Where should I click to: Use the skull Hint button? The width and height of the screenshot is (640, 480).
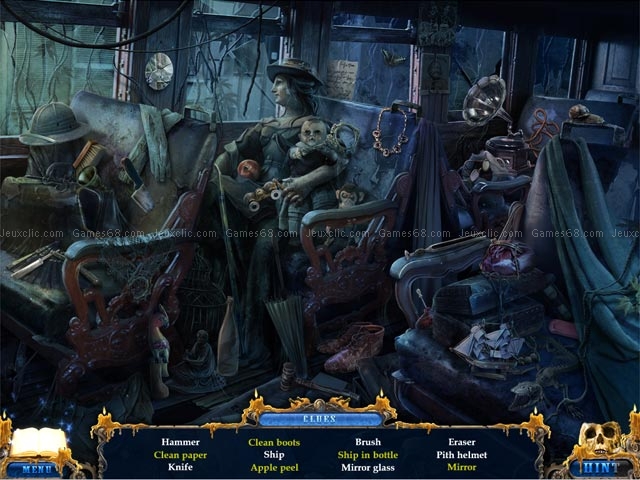pyautogui.click(x=603, y=467)
